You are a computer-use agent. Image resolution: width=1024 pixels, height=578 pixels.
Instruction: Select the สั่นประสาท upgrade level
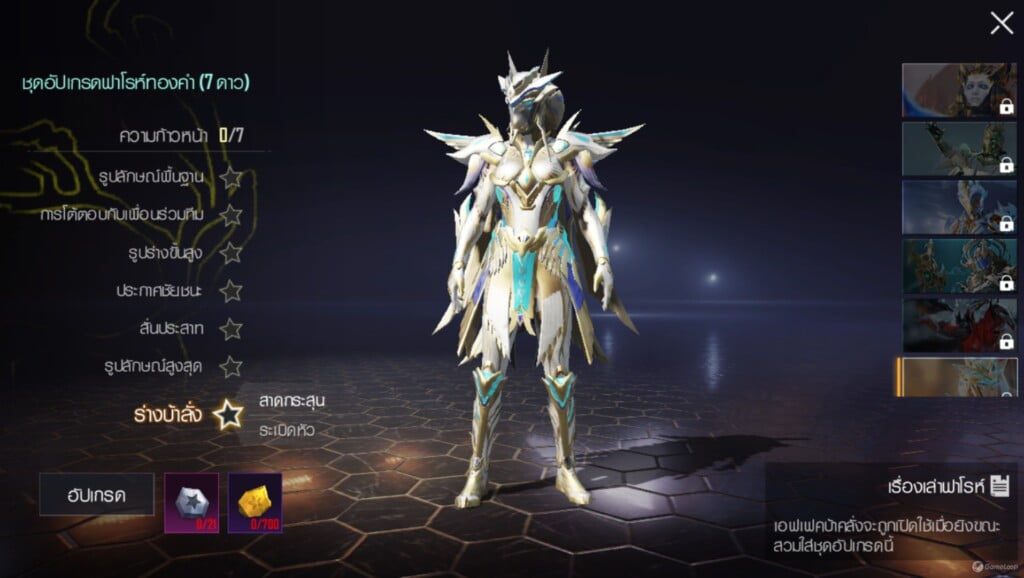click(231, 329)
